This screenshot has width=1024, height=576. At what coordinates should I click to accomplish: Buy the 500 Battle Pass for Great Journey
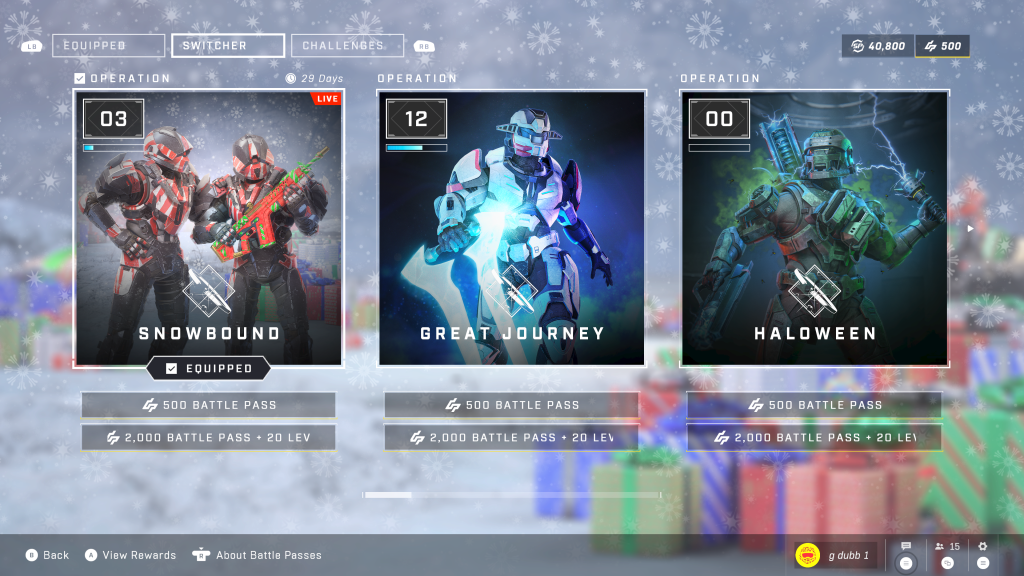click(x=511, y=405)
